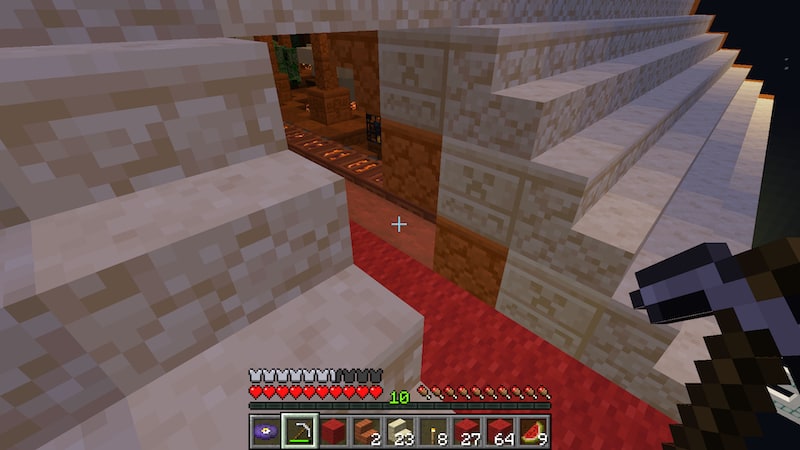The height and width of the screenshot is (450, 800).
Task: Select the single red block slot
Action: [332, 431]
